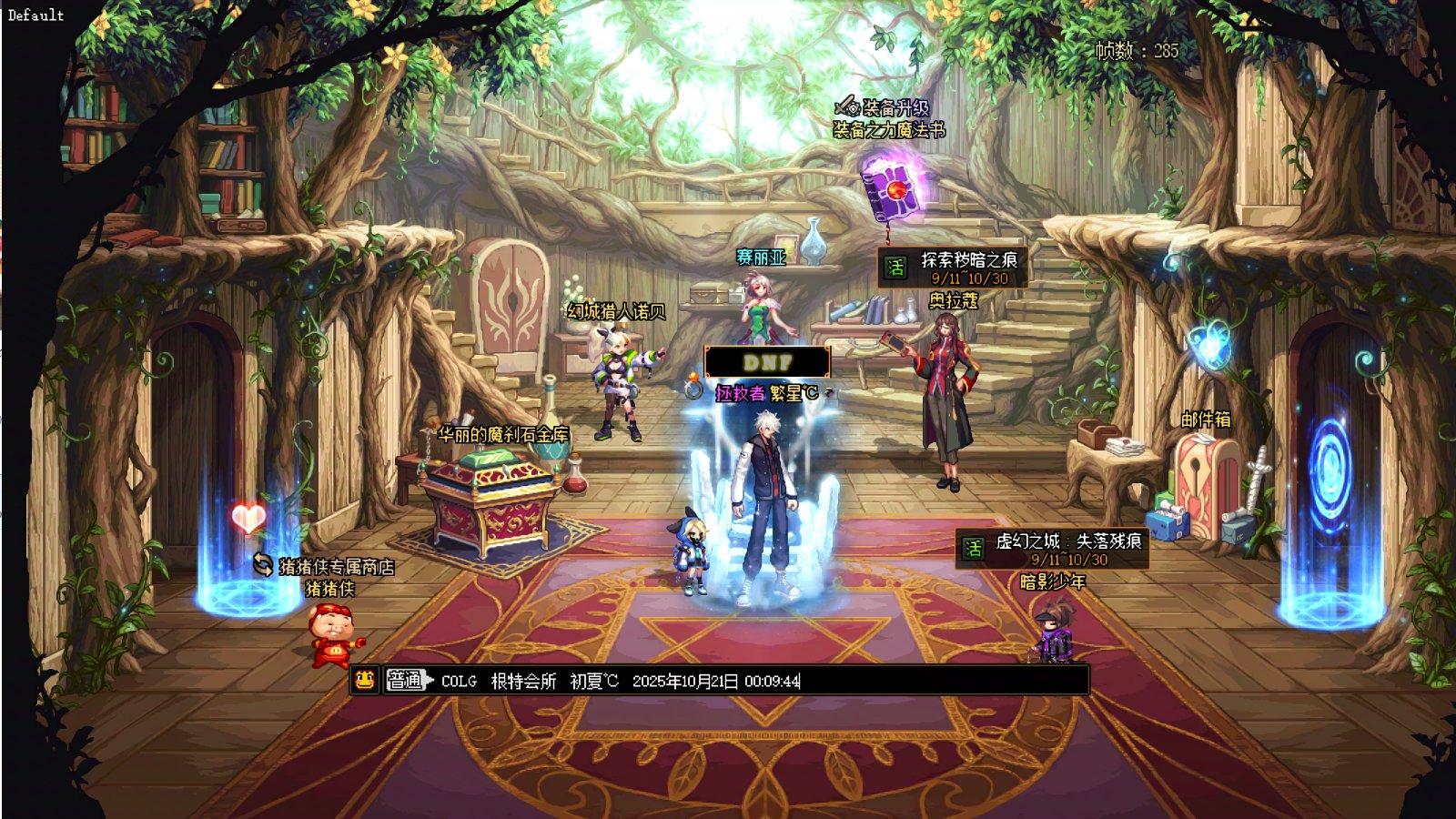
Task: Open the 探索秽暗之痕 event banner
Action: click(x=953, y=268)
